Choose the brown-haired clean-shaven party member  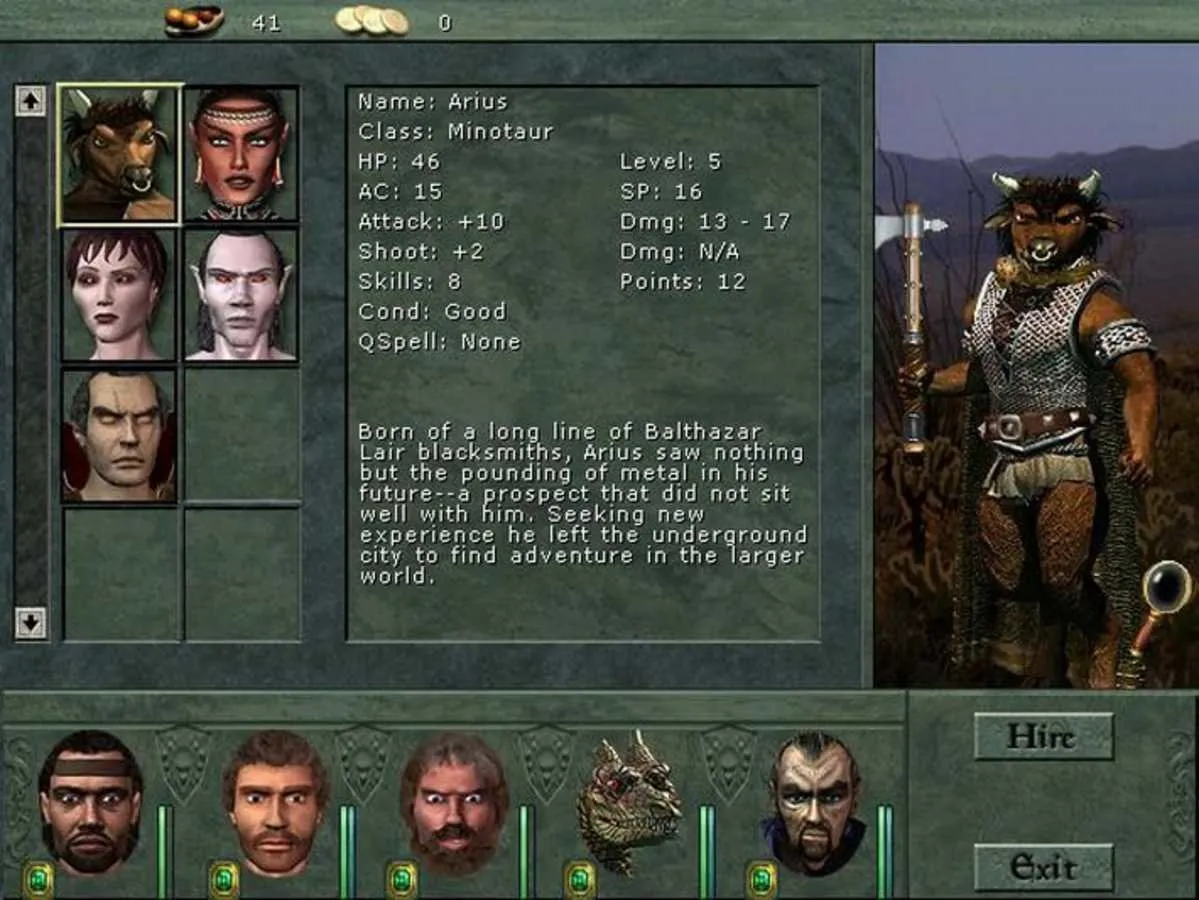tap(274, 802)
